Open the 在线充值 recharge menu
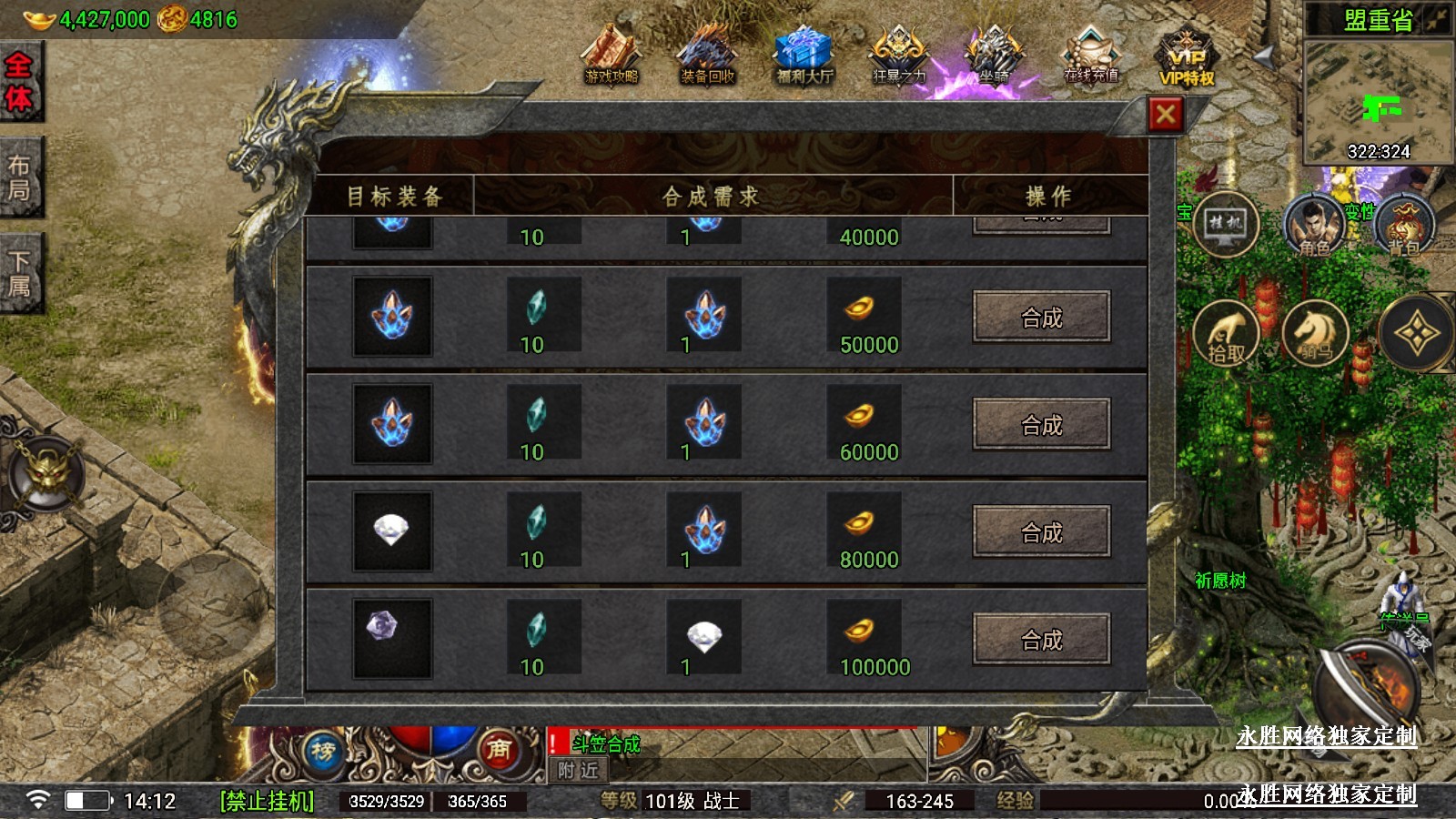Image resolution: width=1456 pixels, height=819 pixels. coord(1091,55)
